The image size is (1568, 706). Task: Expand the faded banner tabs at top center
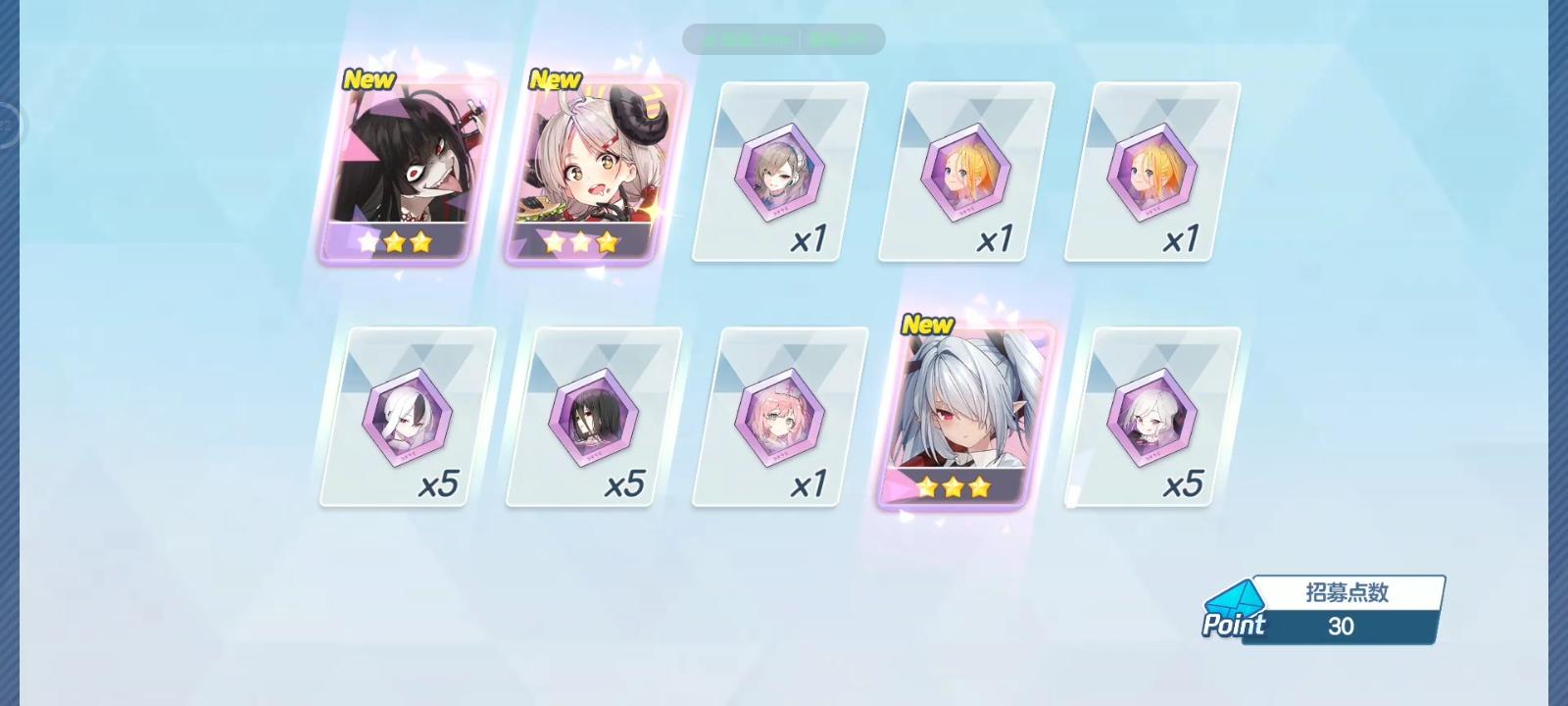pyautogui.click(x=784, y=39)
